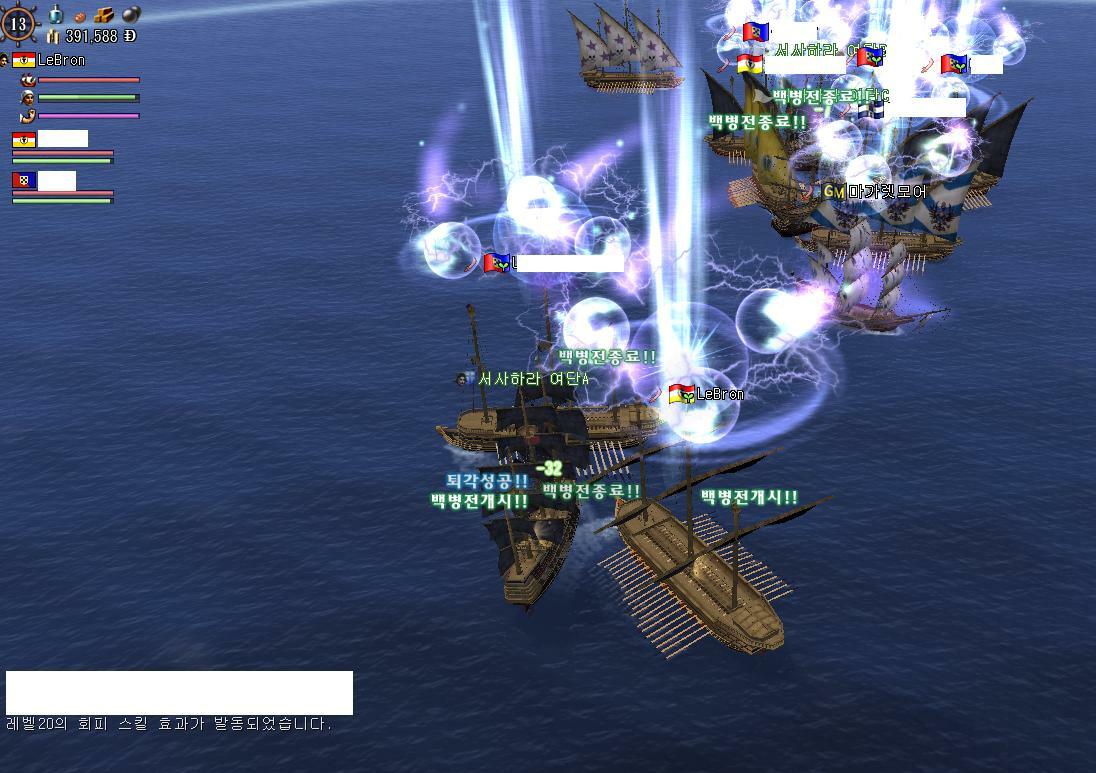Viewport: 1096px width, 773px height.
Task: Click the flexing arm fatigue icon
Action: tap(28, 116)
